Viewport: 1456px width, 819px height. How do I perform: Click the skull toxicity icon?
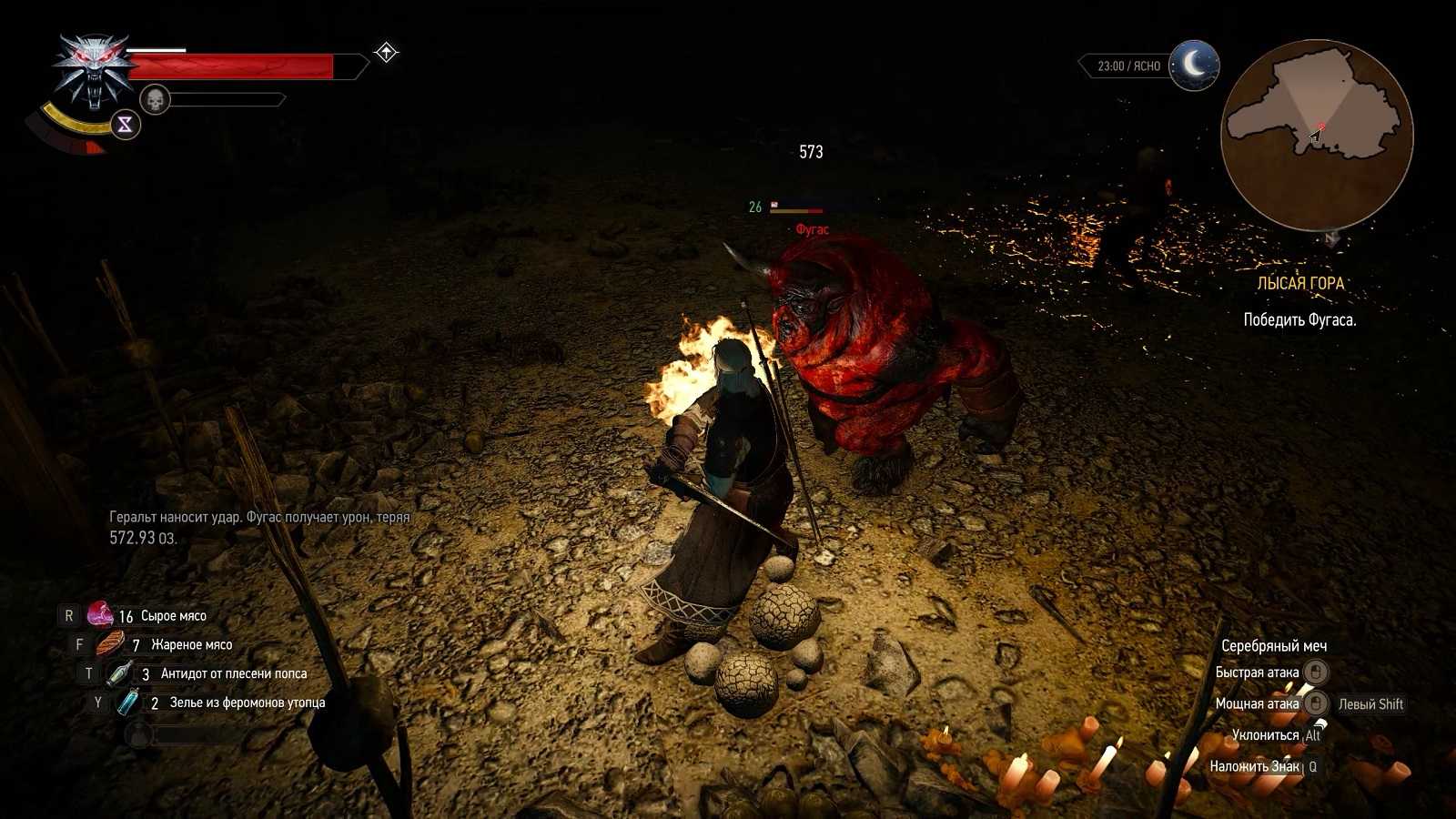pos(156,99)
